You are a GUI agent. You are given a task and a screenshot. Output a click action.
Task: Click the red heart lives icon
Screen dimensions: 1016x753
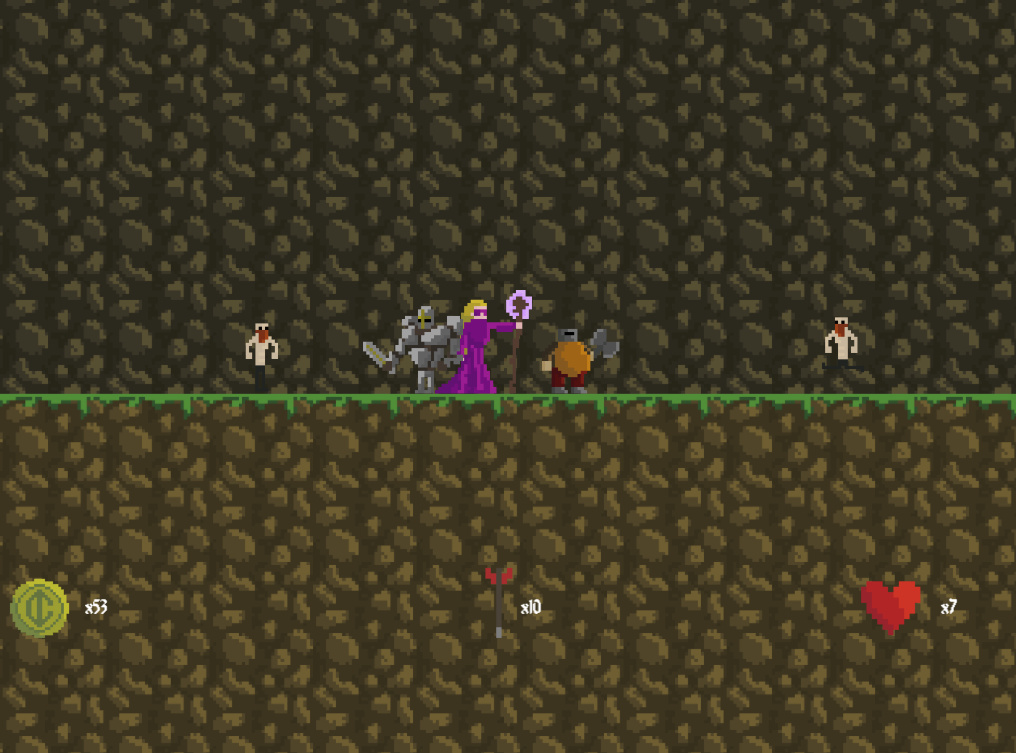(x=890, y=606)
